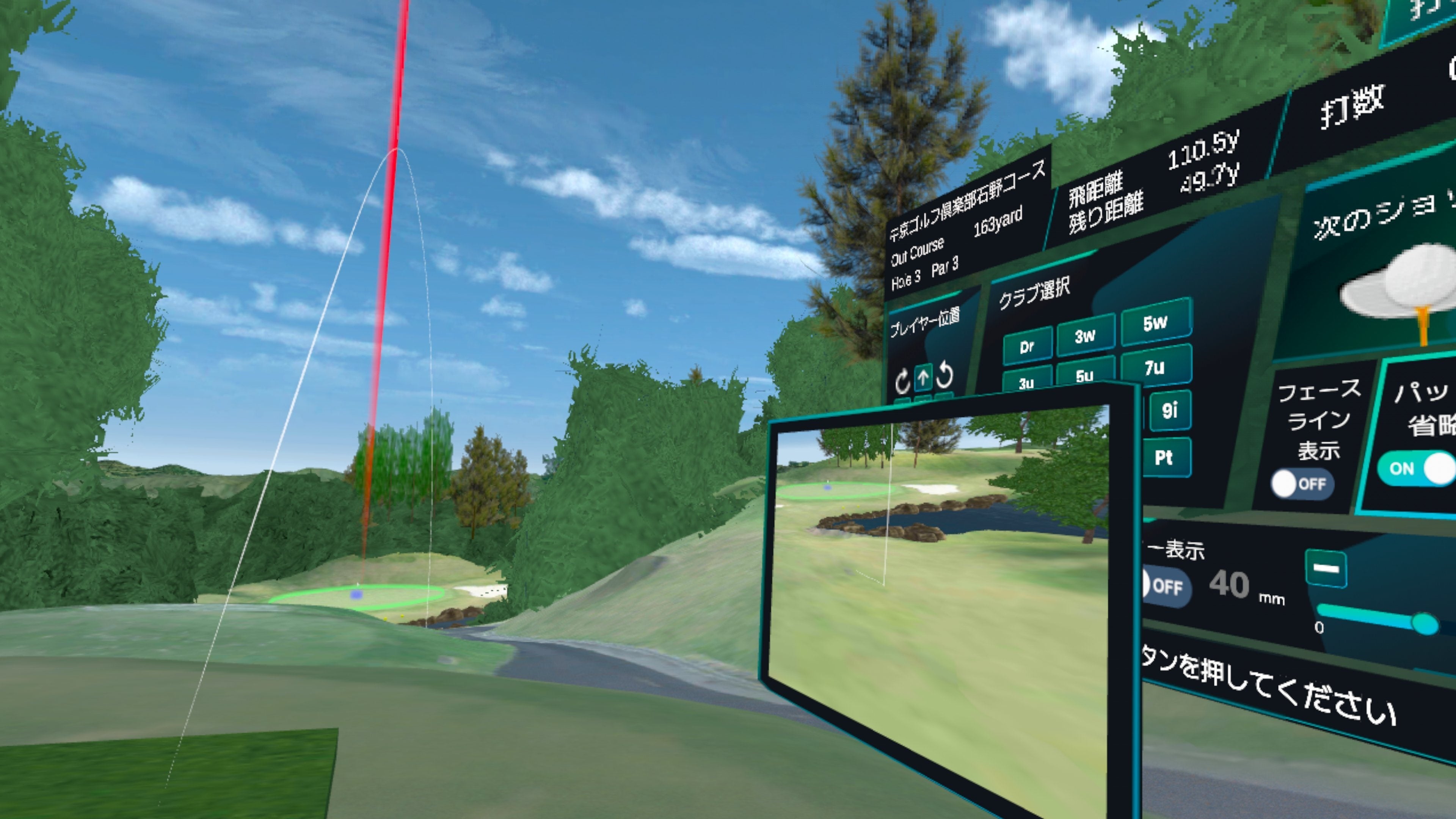1456x819 pixels.
Task: Click the course preview camera window
Action: pos(938,593)
